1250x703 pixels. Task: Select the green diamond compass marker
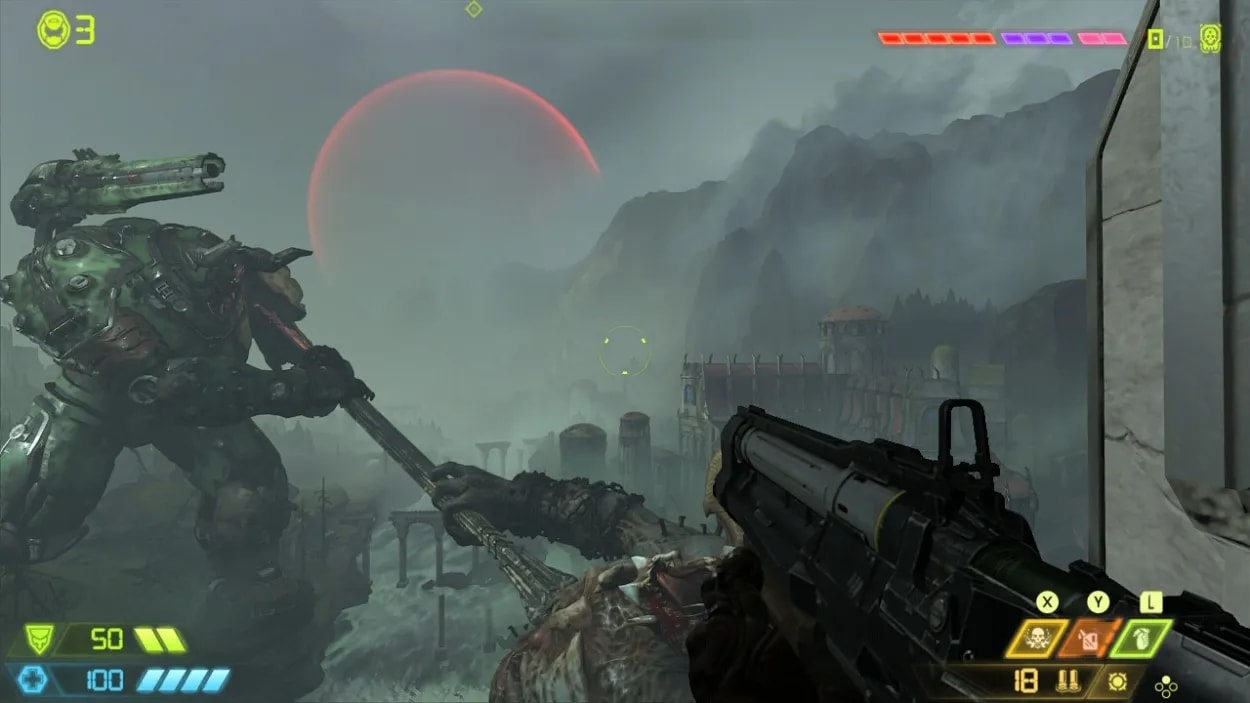(474, 9)
